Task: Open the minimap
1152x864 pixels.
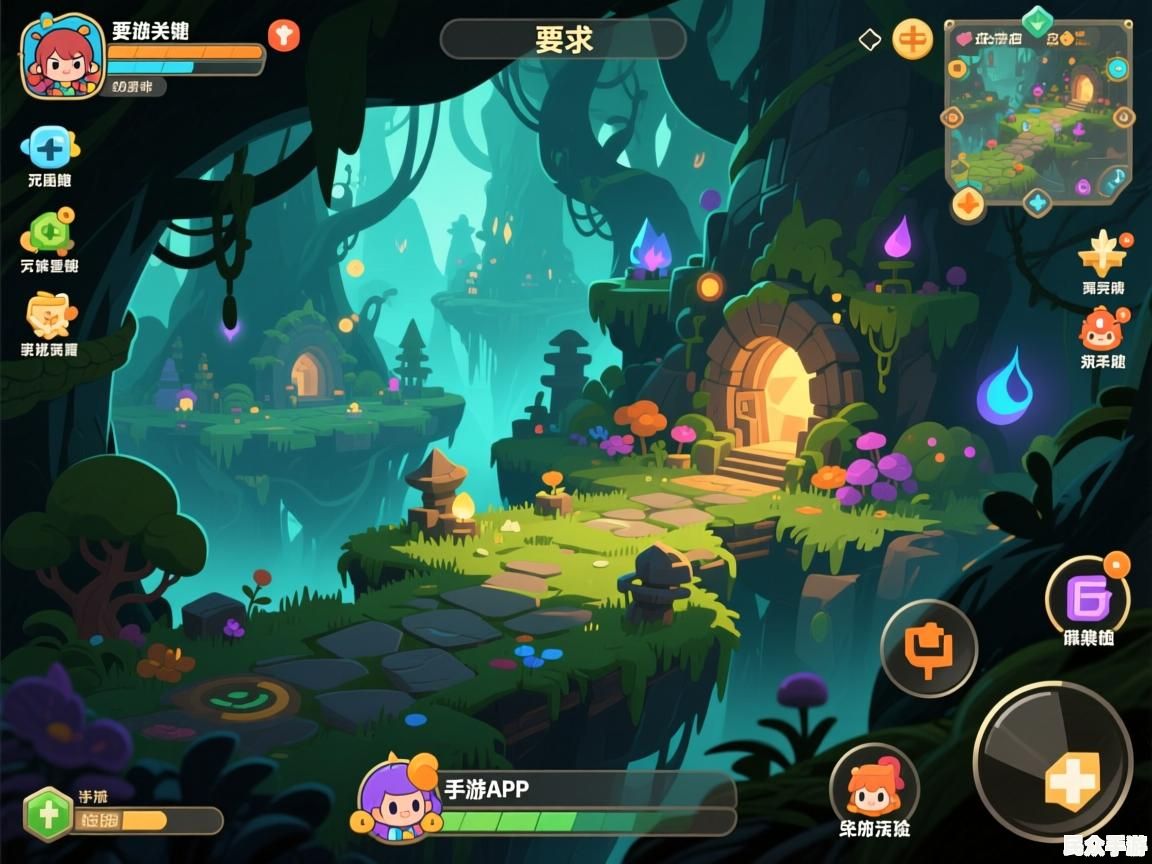Action: click(1037, 112)
